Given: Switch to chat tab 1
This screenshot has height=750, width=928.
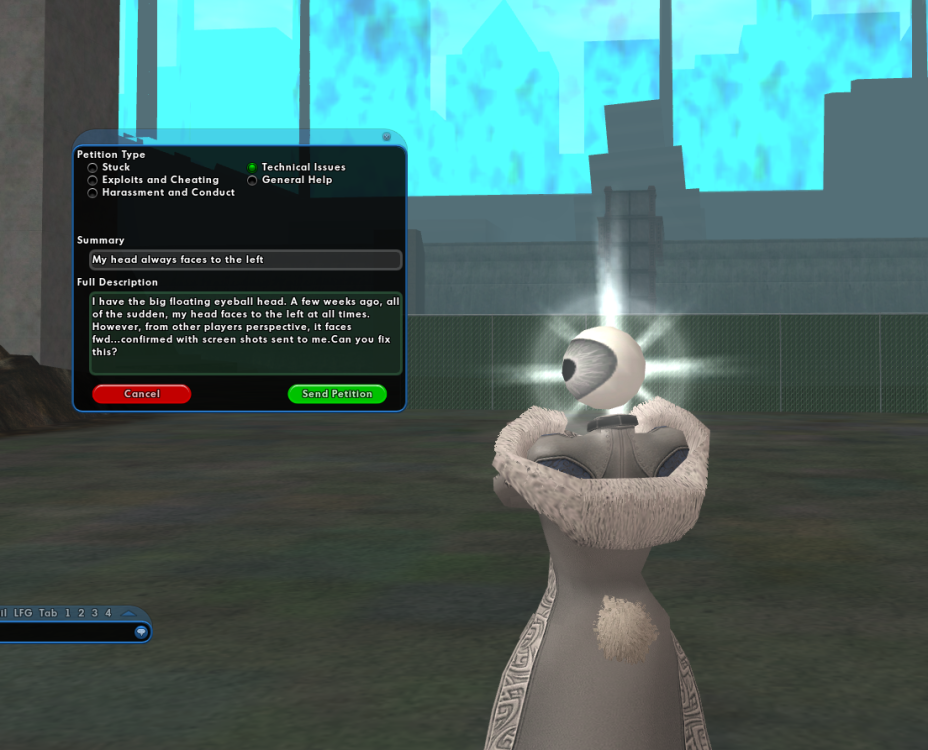Looking at the screenshot, I should (68, 613).
